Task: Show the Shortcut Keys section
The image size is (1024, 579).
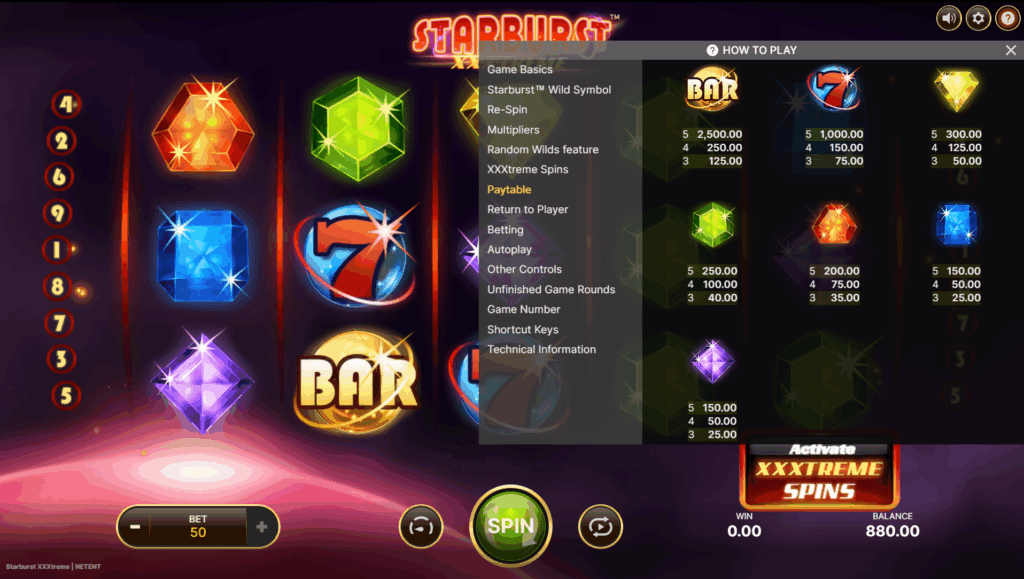Action: [522, 330]
